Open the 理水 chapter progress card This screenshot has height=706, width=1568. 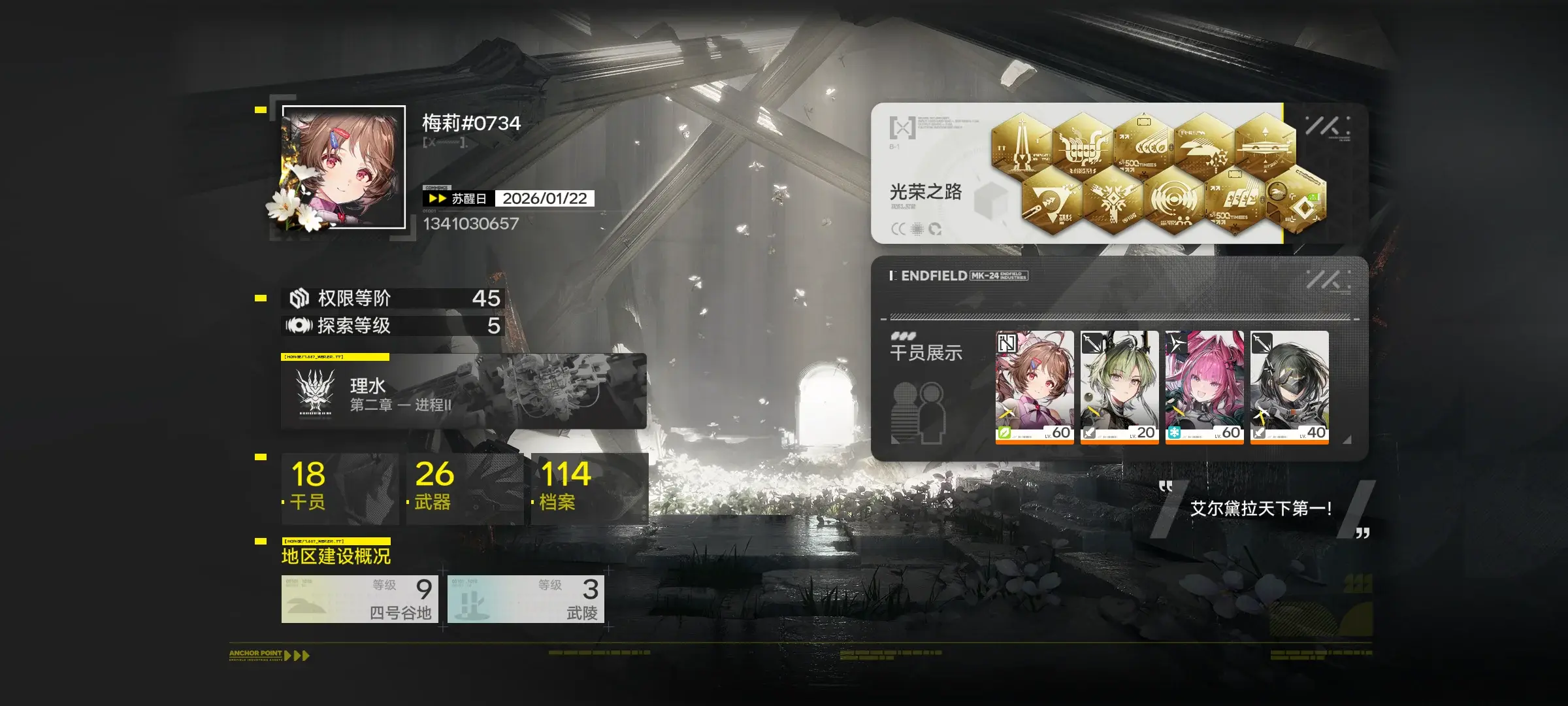pyautogui.click(x=463, y=392)
